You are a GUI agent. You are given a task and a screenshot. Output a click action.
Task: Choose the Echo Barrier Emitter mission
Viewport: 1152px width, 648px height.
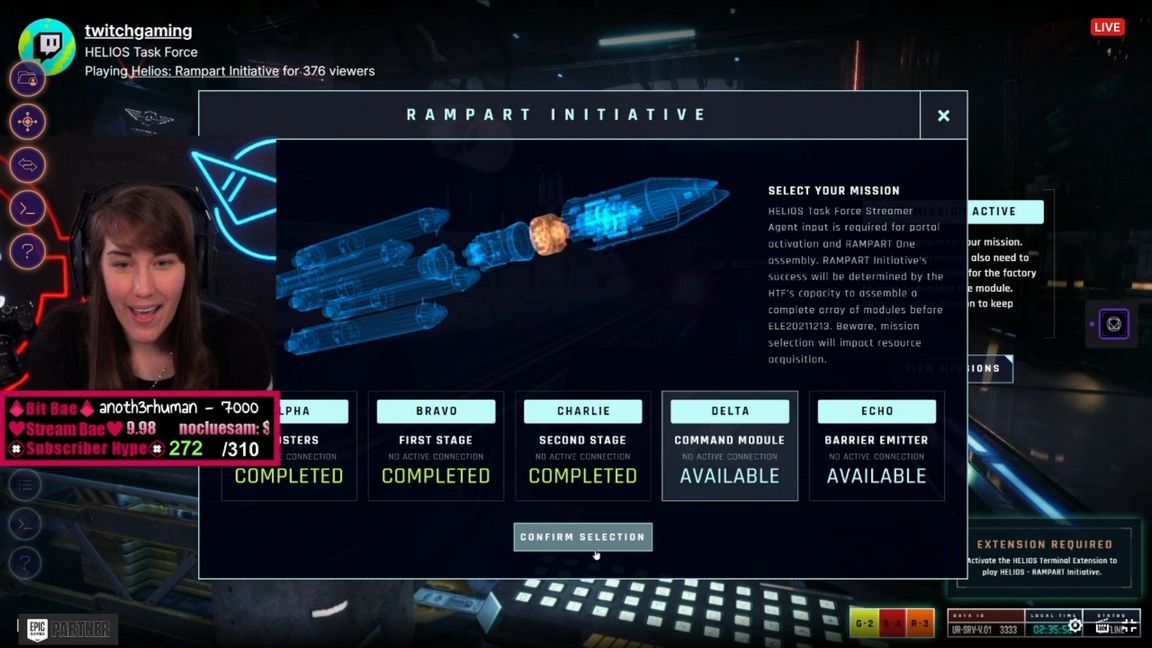pyautogui.click(x=876, y=445)
